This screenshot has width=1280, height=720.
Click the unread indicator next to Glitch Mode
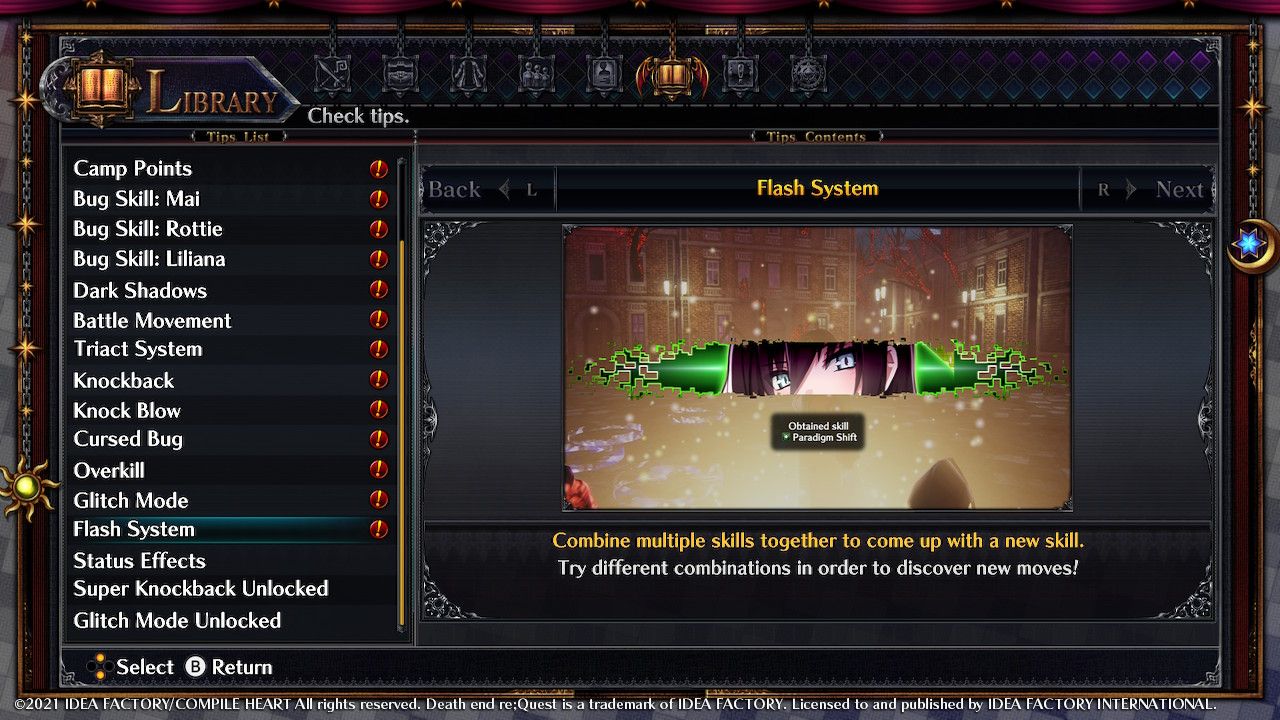coord(378,501)
